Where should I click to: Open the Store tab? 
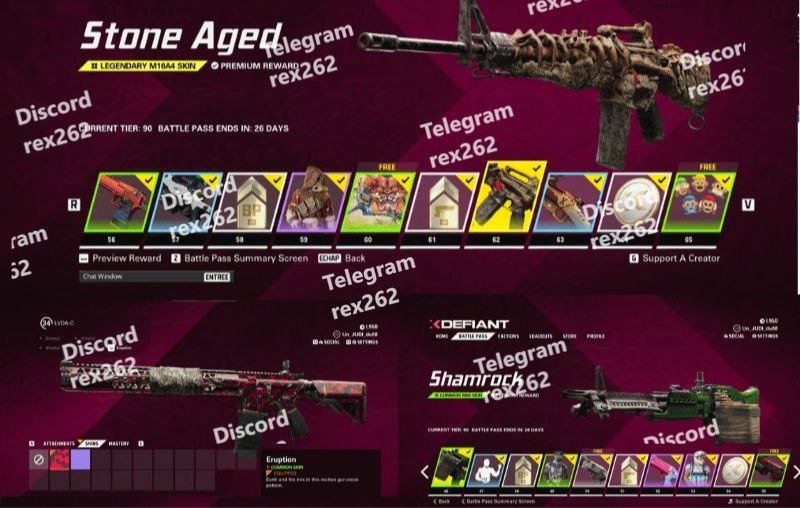[569, 336]
